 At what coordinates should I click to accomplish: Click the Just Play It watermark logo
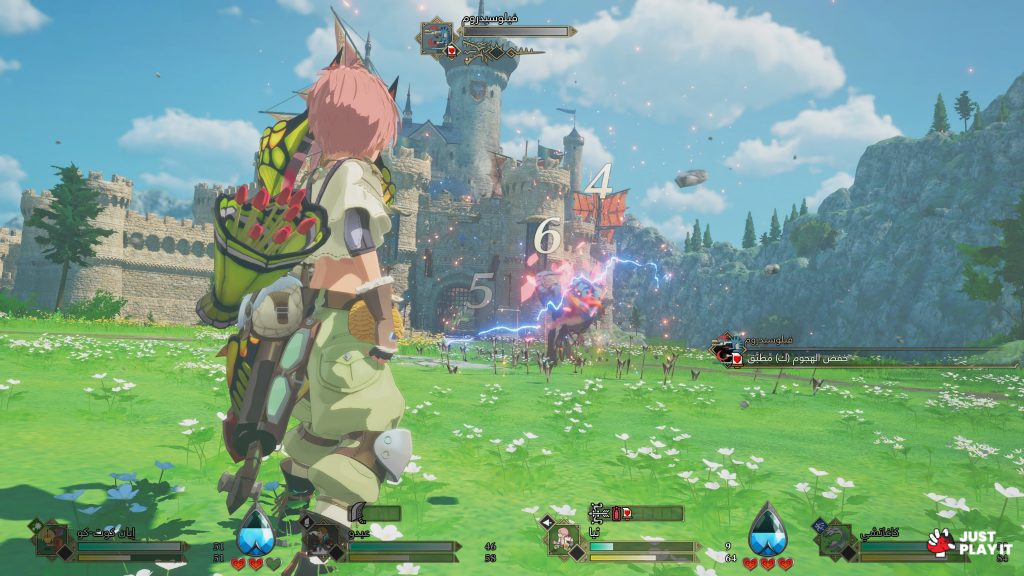click(x=969, y=542)
